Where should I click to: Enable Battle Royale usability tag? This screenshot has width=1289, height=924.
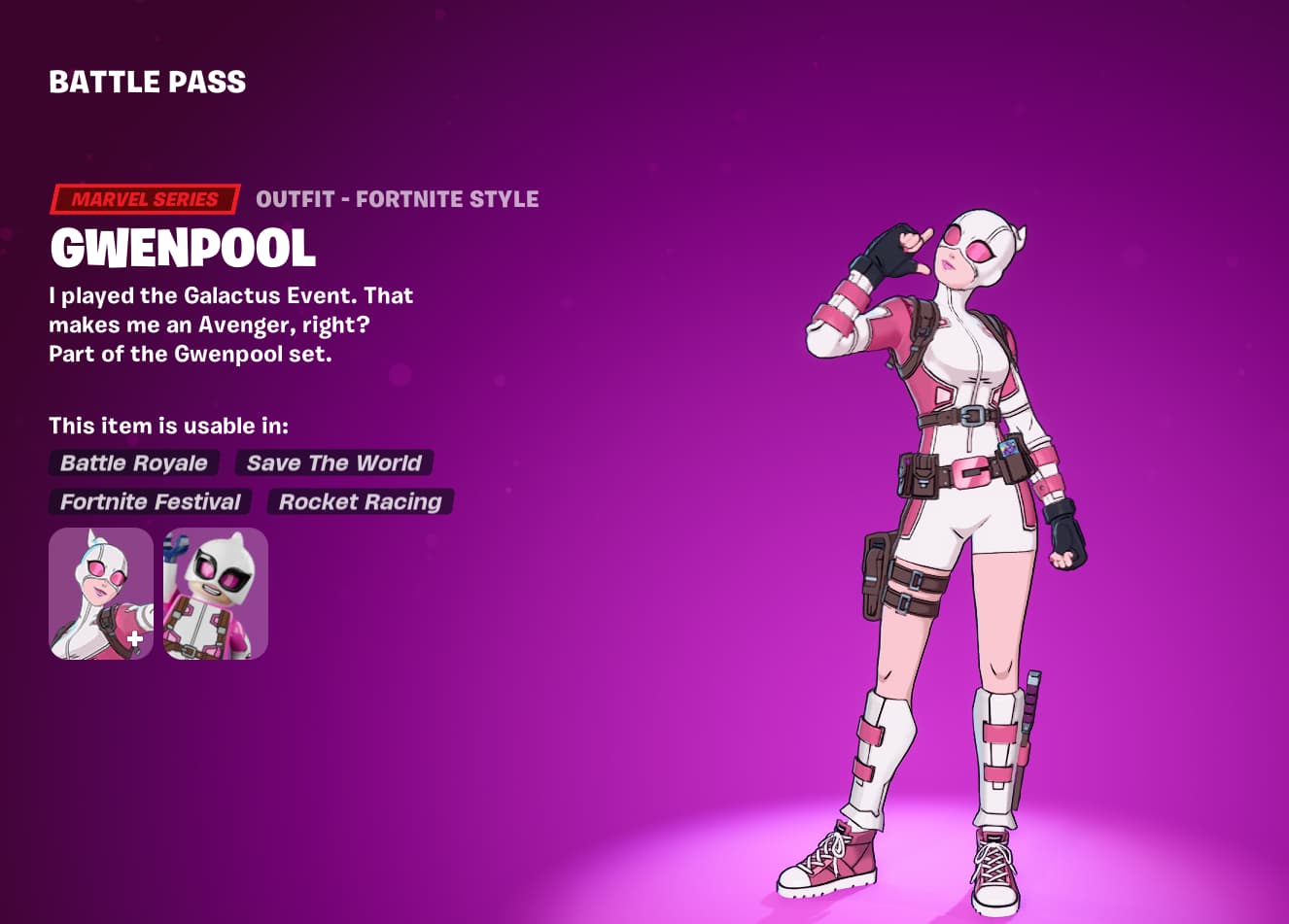pos(134,463)
